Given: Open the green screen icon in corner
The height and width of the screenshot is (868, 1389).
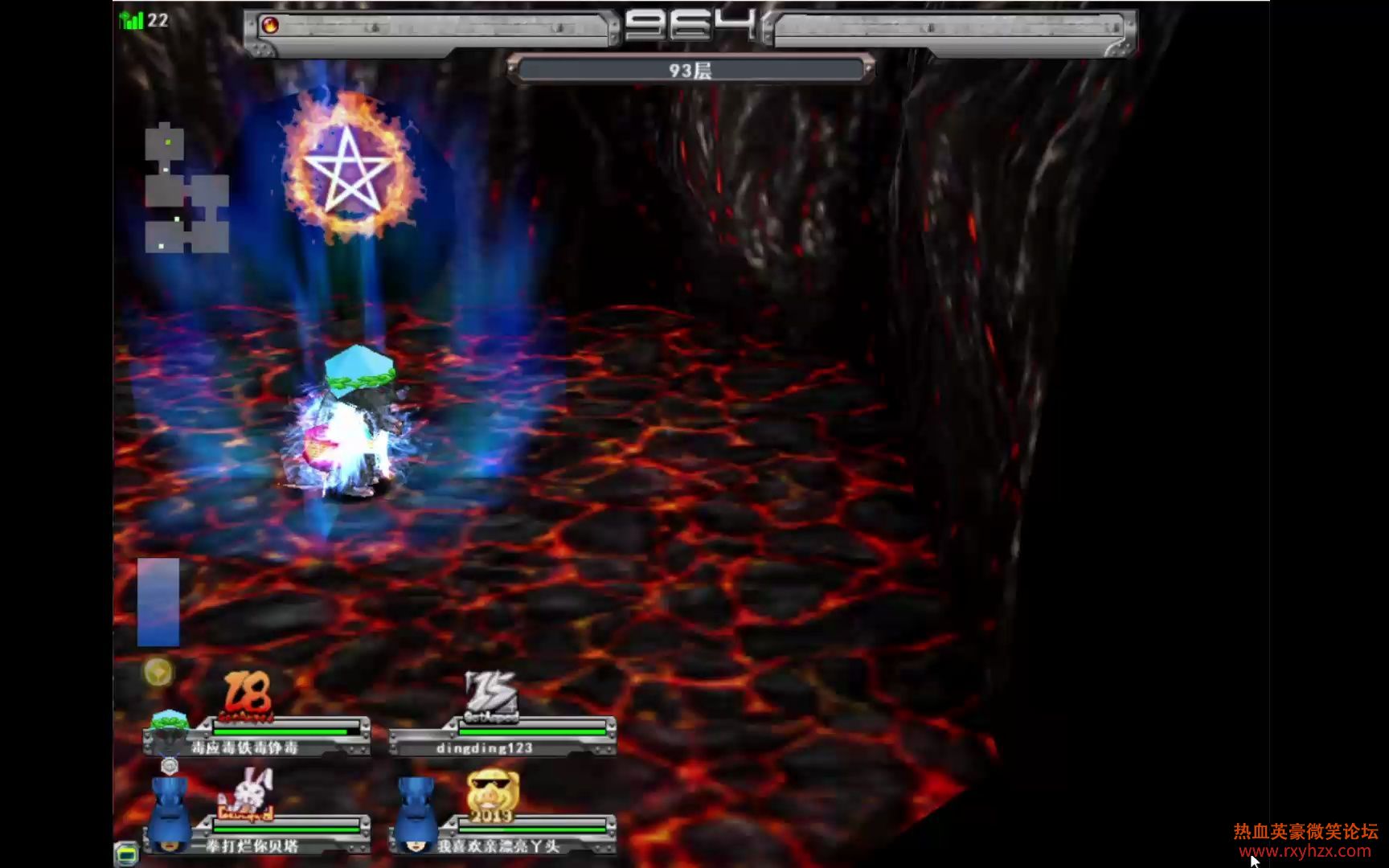Looking at the screenshot, I should coord(126,854).
